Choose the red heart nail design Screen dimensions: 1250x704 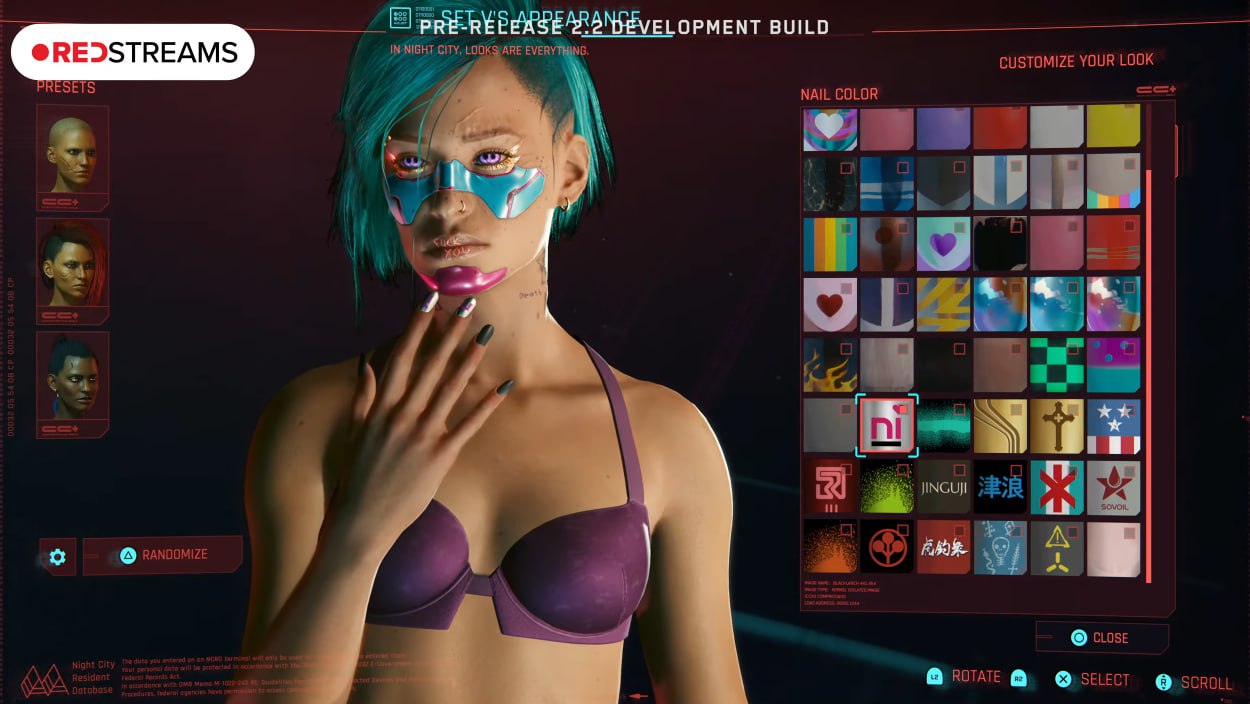tap(830, 304)
